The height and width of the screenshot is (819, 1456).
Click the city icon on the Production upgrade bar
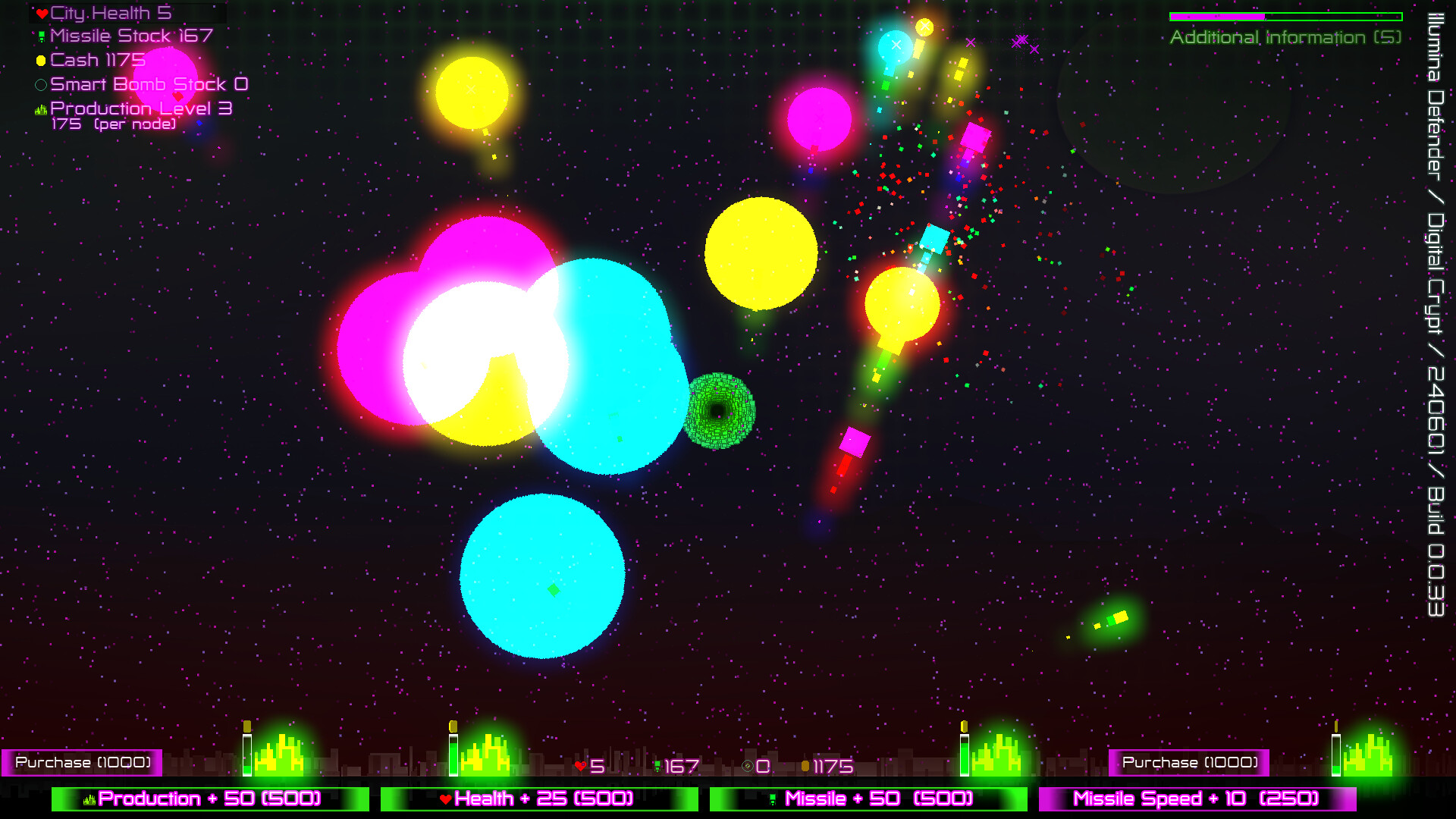(89, 799)
